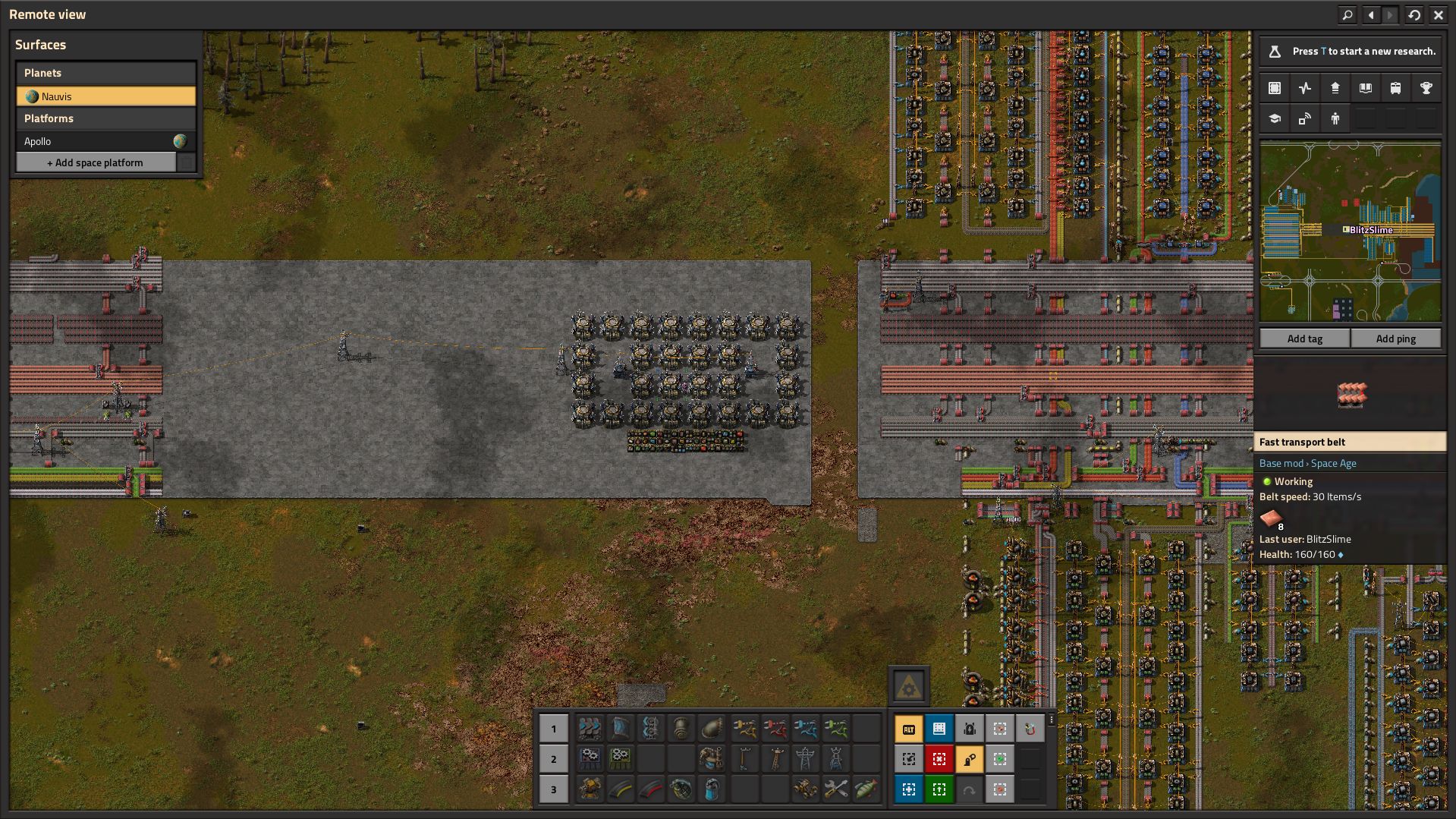Screen dimensions: 1456x819
Task: Switch to the Apollo space platform
Action: [x=95, y=141]
